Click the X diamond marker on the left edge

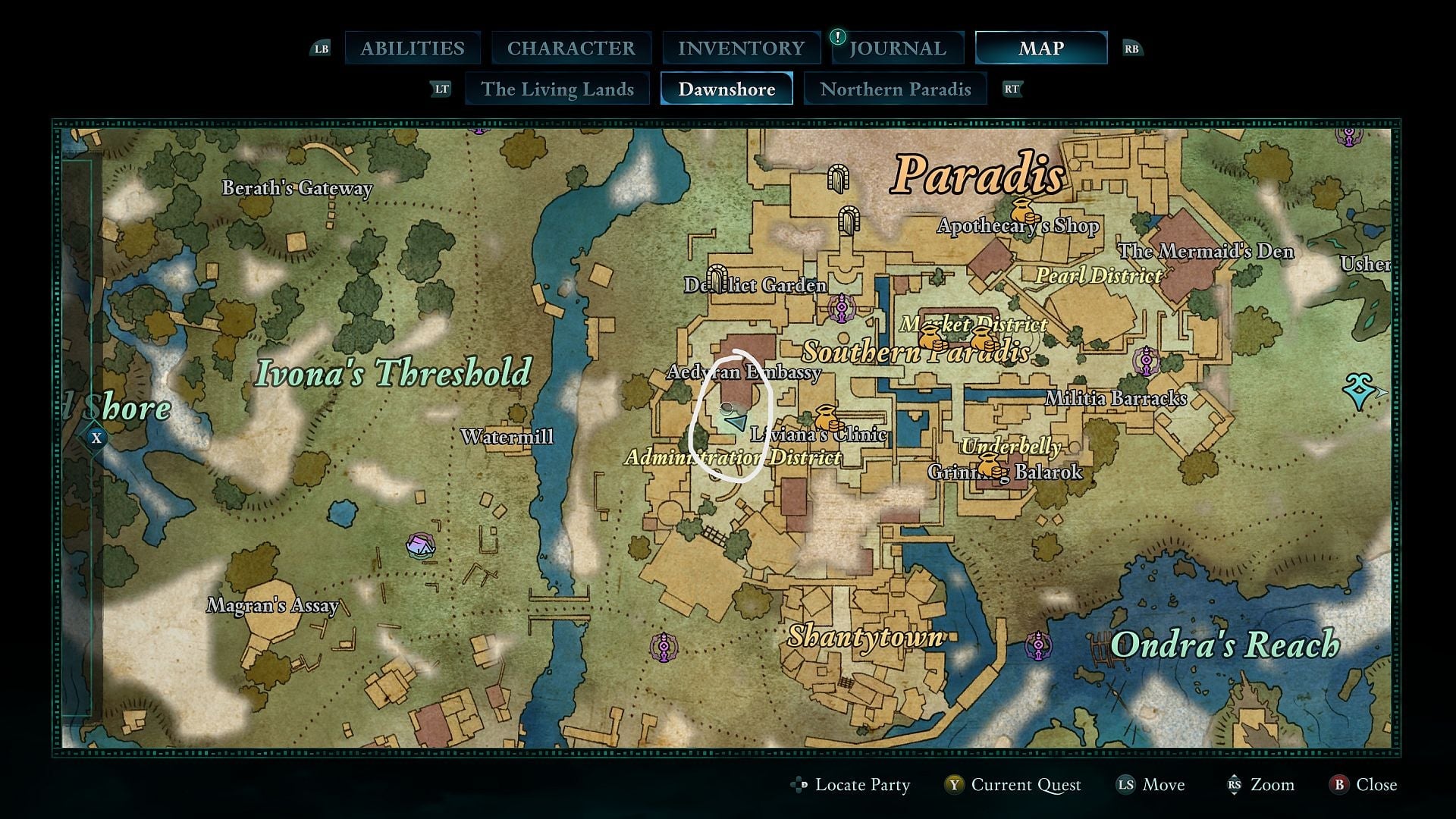tap(96, 437)
